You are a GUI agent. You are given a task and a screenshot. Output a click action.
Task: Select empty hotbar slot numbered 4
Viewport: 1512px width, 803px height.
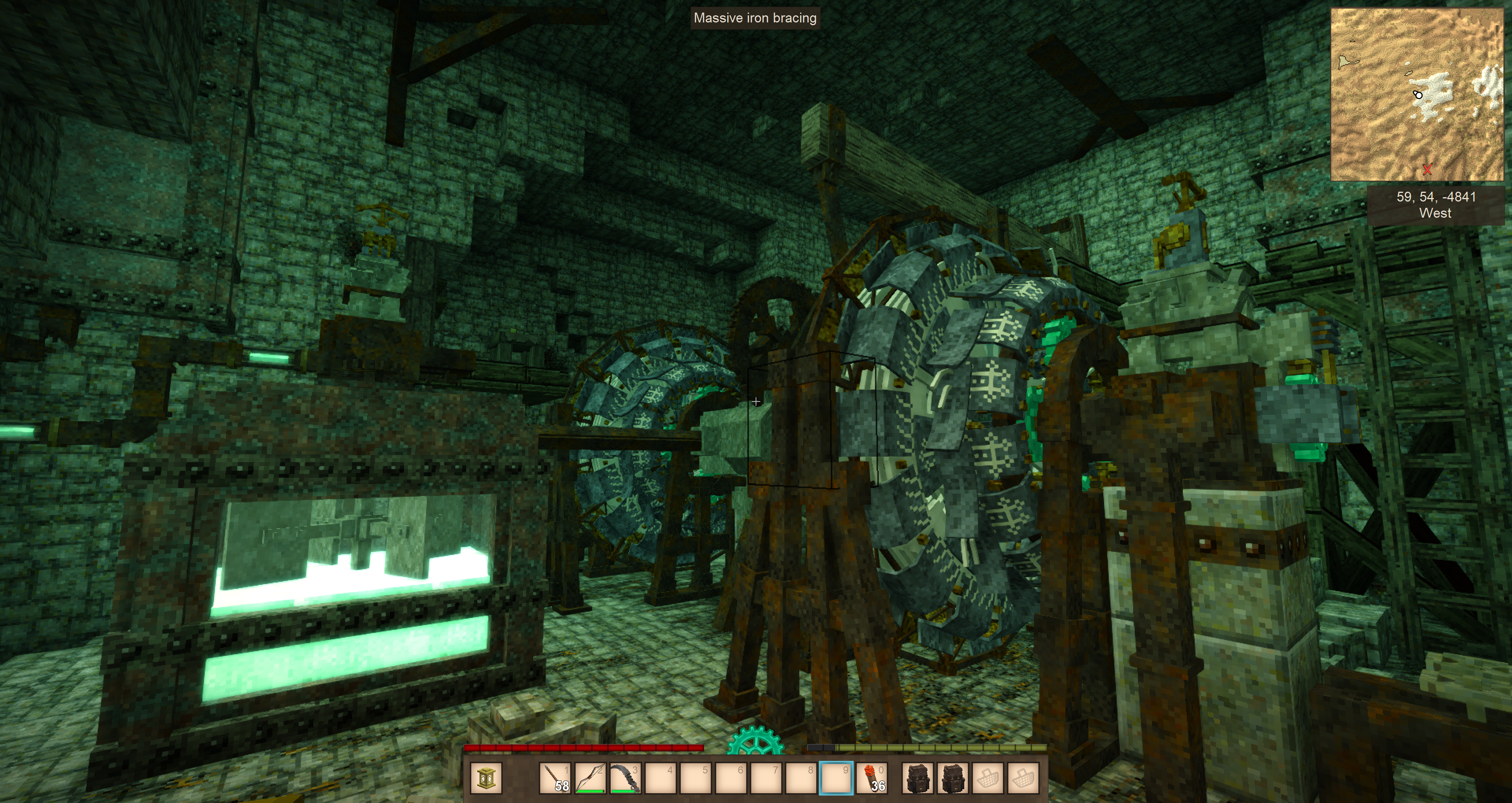click(660, 778)
